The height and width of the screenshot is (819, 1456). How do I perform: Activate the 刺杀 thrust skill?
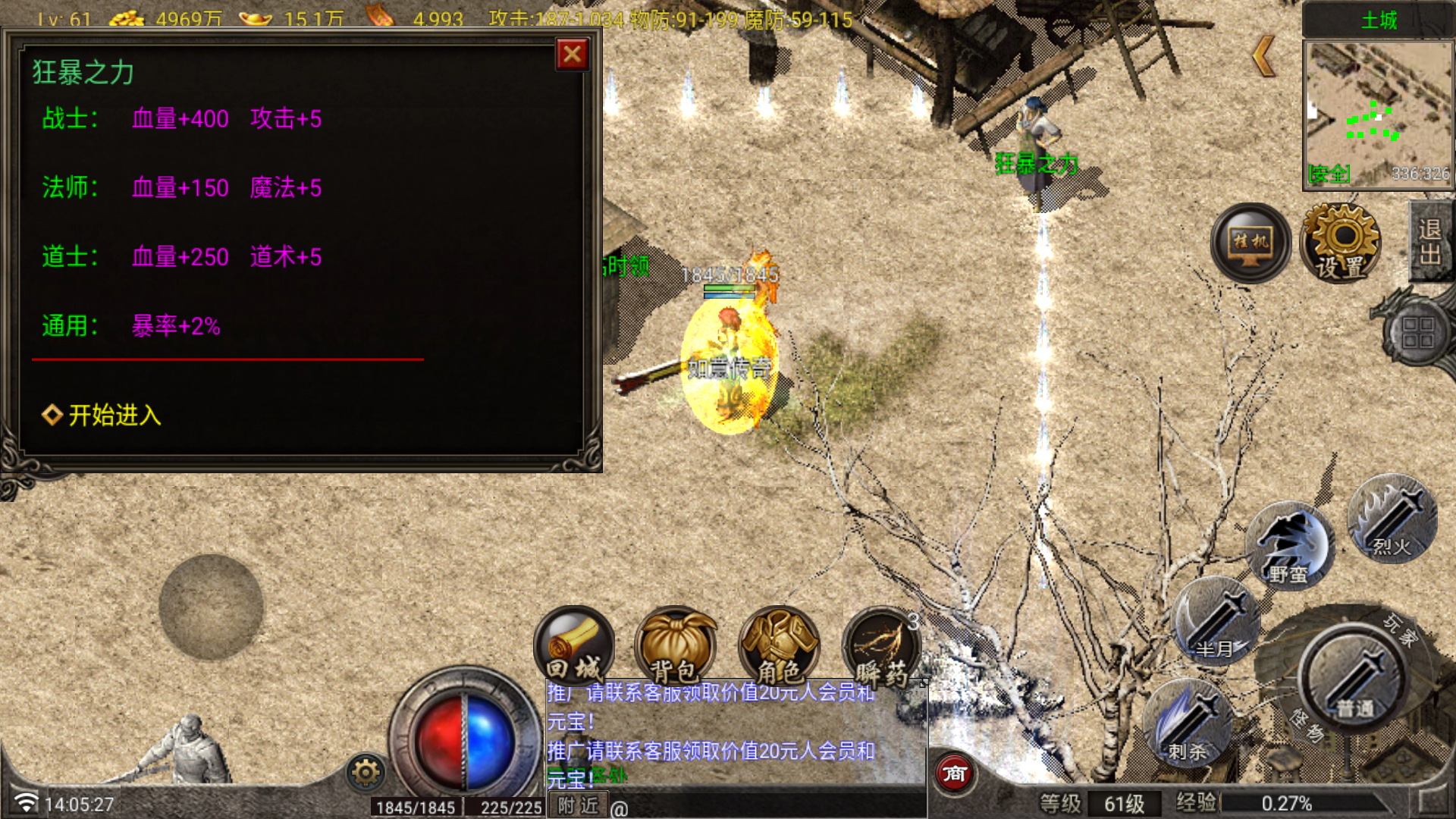pyautogui.click(x=1188, y=723)
